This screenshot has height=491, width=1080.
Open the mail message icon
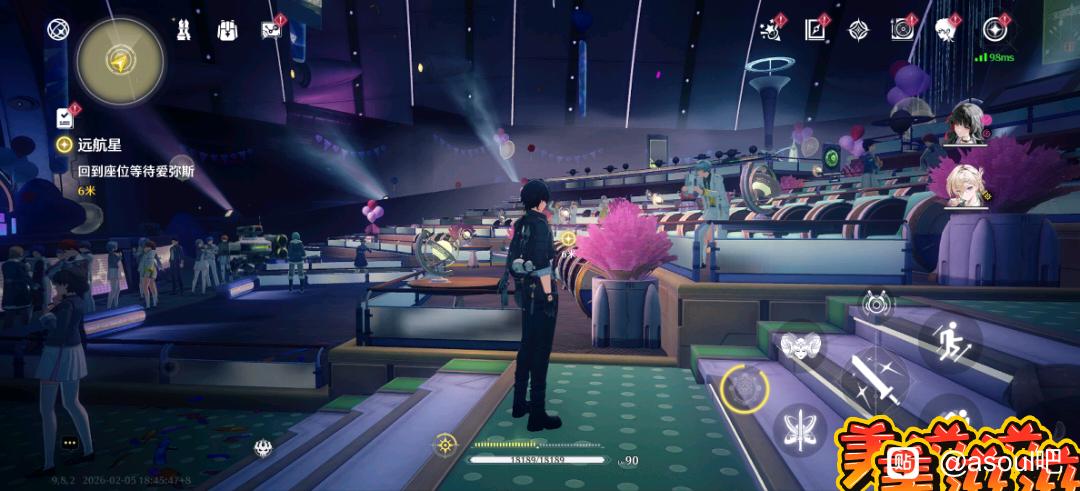pyautogui.click(x=270, y=29)
